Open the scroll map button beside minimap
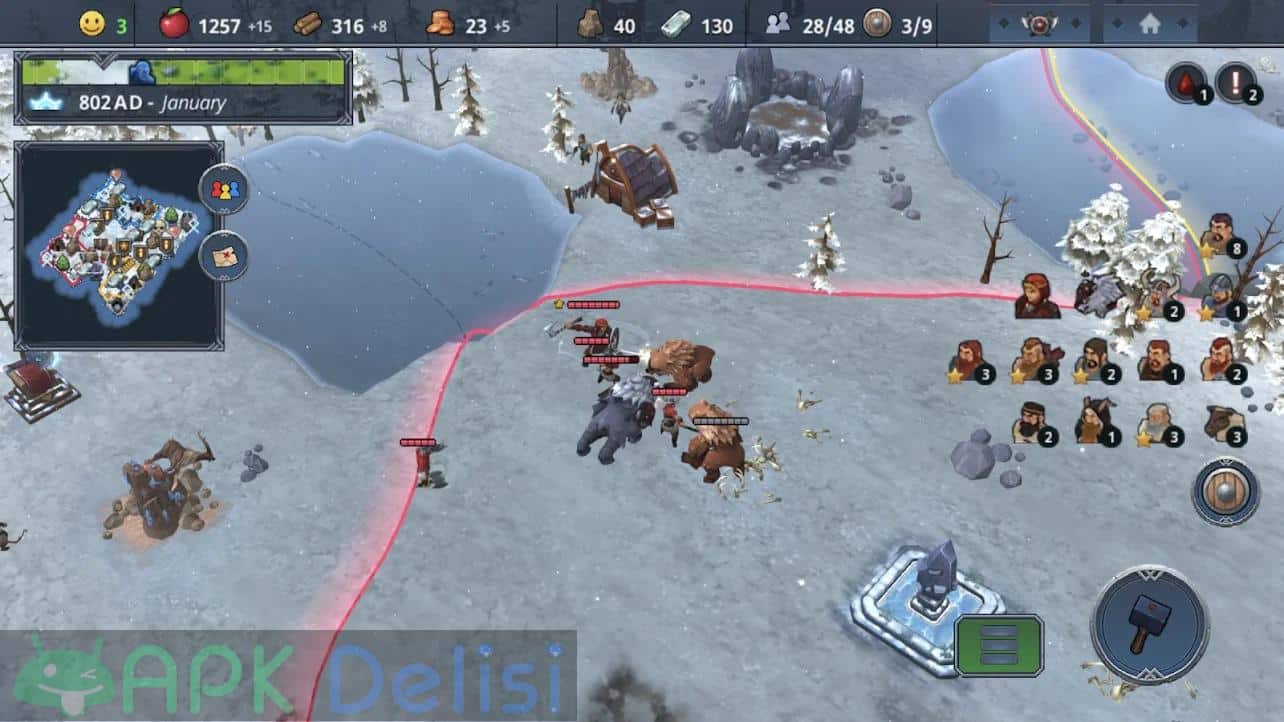The width and height of the screenshot is (1284, 722). pos(224,256)
